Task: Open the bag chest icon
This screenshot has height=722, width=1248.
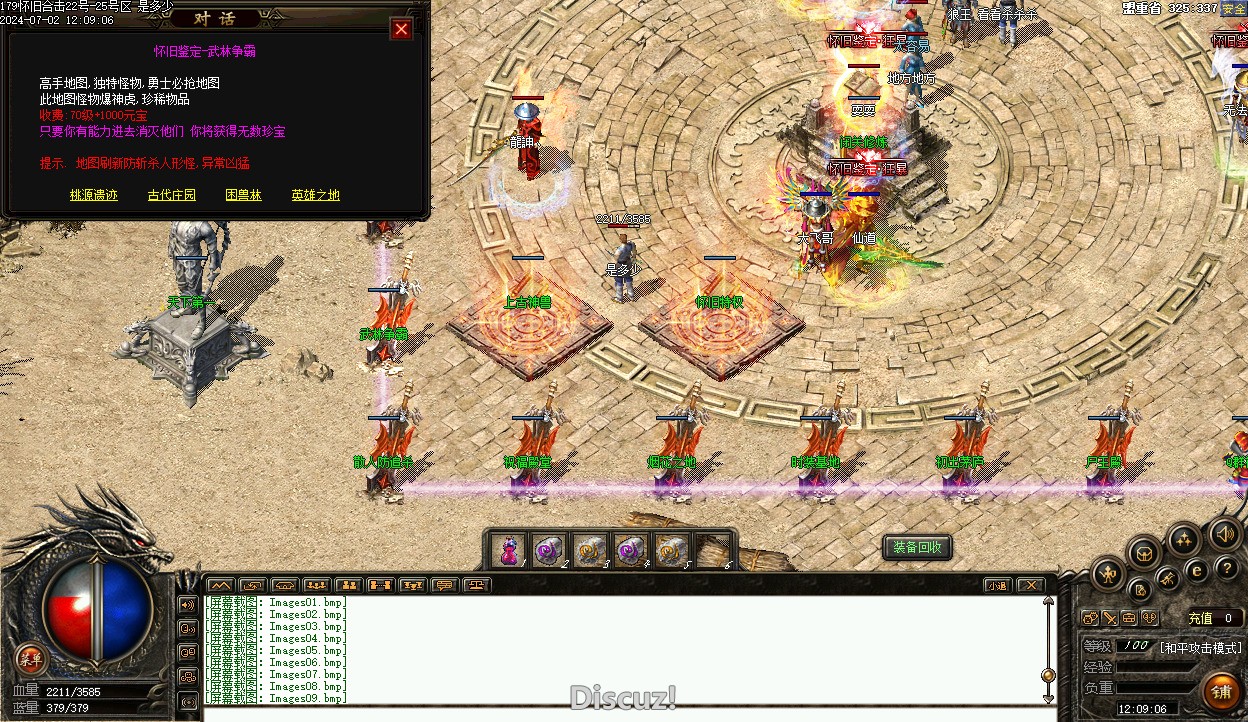Action: click(1144, 552)
